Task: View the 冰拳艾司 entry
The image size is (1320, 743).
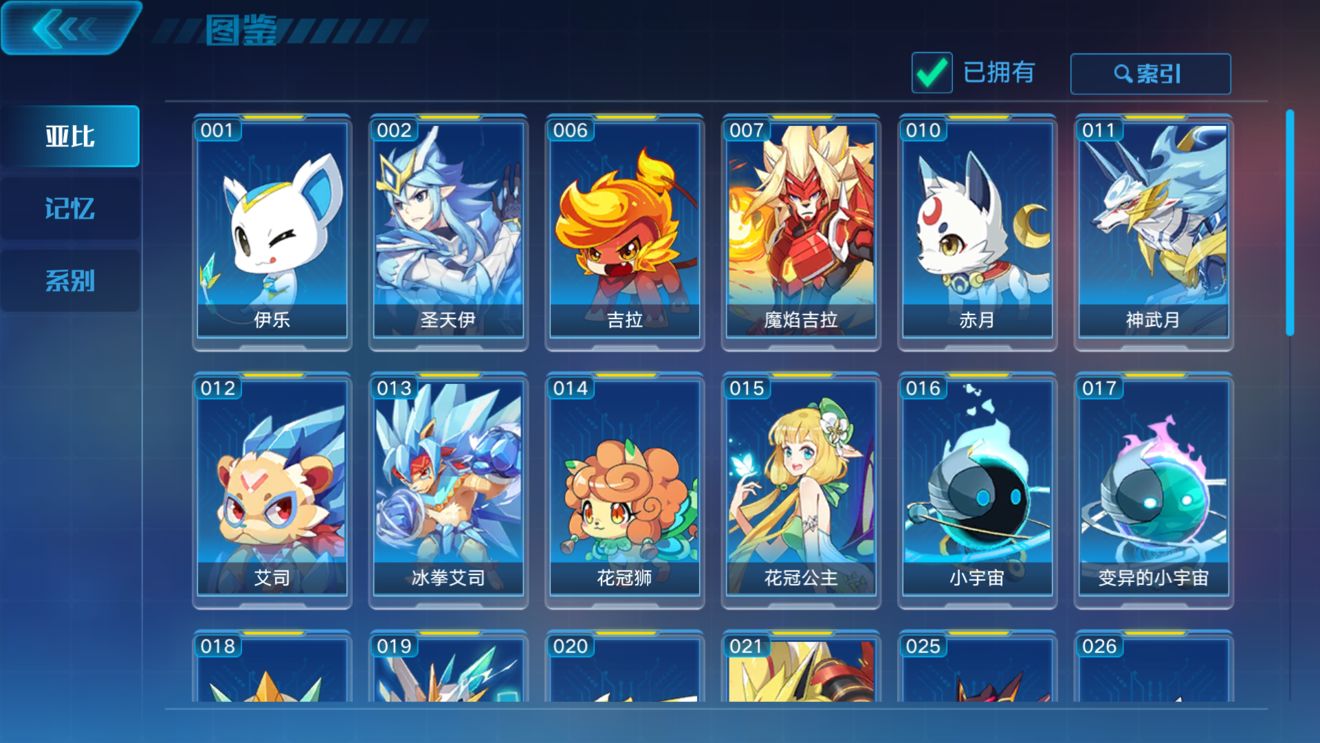Action: pyautogui.click(x=447, y=490)
